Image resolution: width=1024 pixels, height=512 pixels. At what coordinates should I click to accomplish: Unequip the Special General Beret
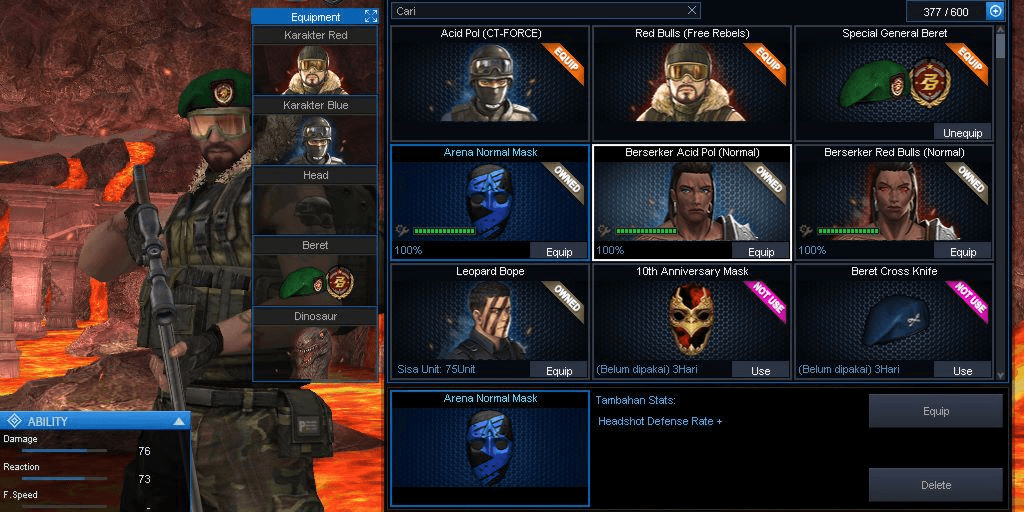click(x=962, y=133)
